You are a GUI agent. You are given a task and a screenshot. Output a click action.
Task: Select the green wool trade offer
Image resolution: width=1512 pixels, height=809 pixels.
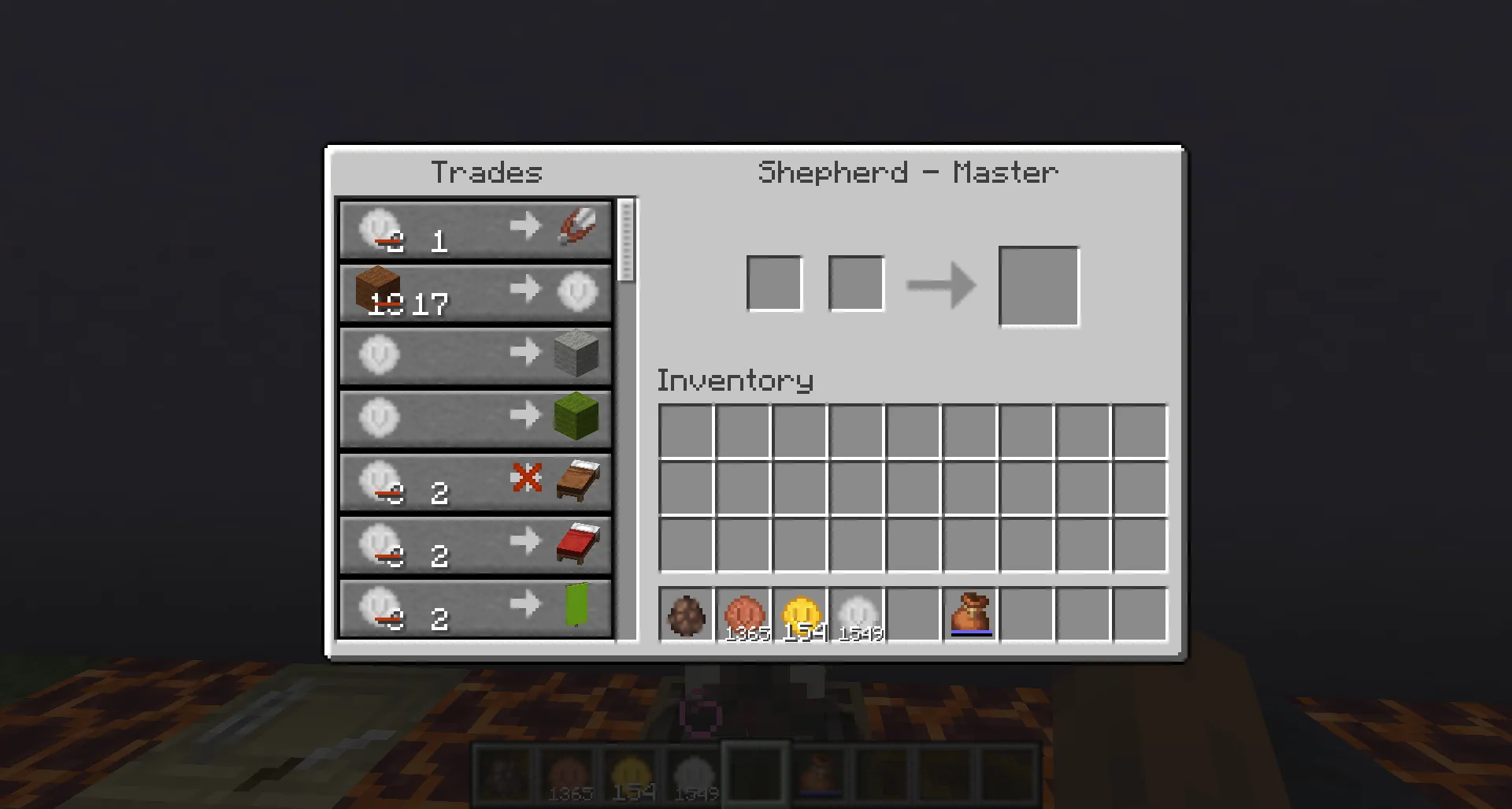coord(474,419)
